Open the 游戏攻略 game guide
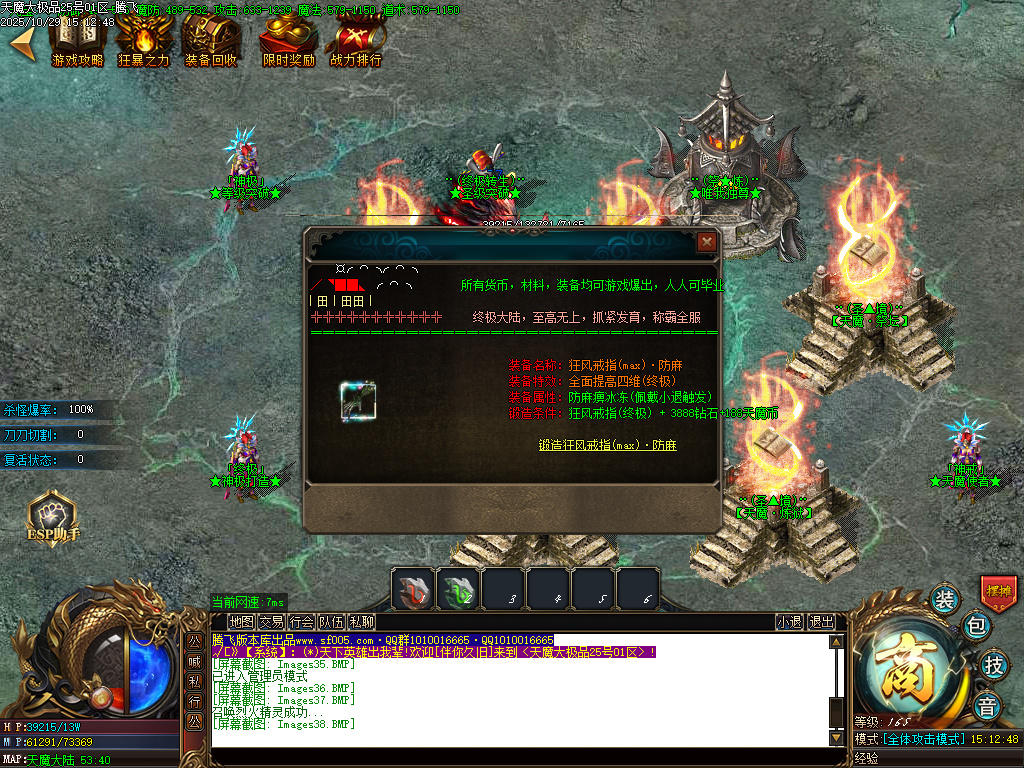1024x768 pixels. [77, 43]
